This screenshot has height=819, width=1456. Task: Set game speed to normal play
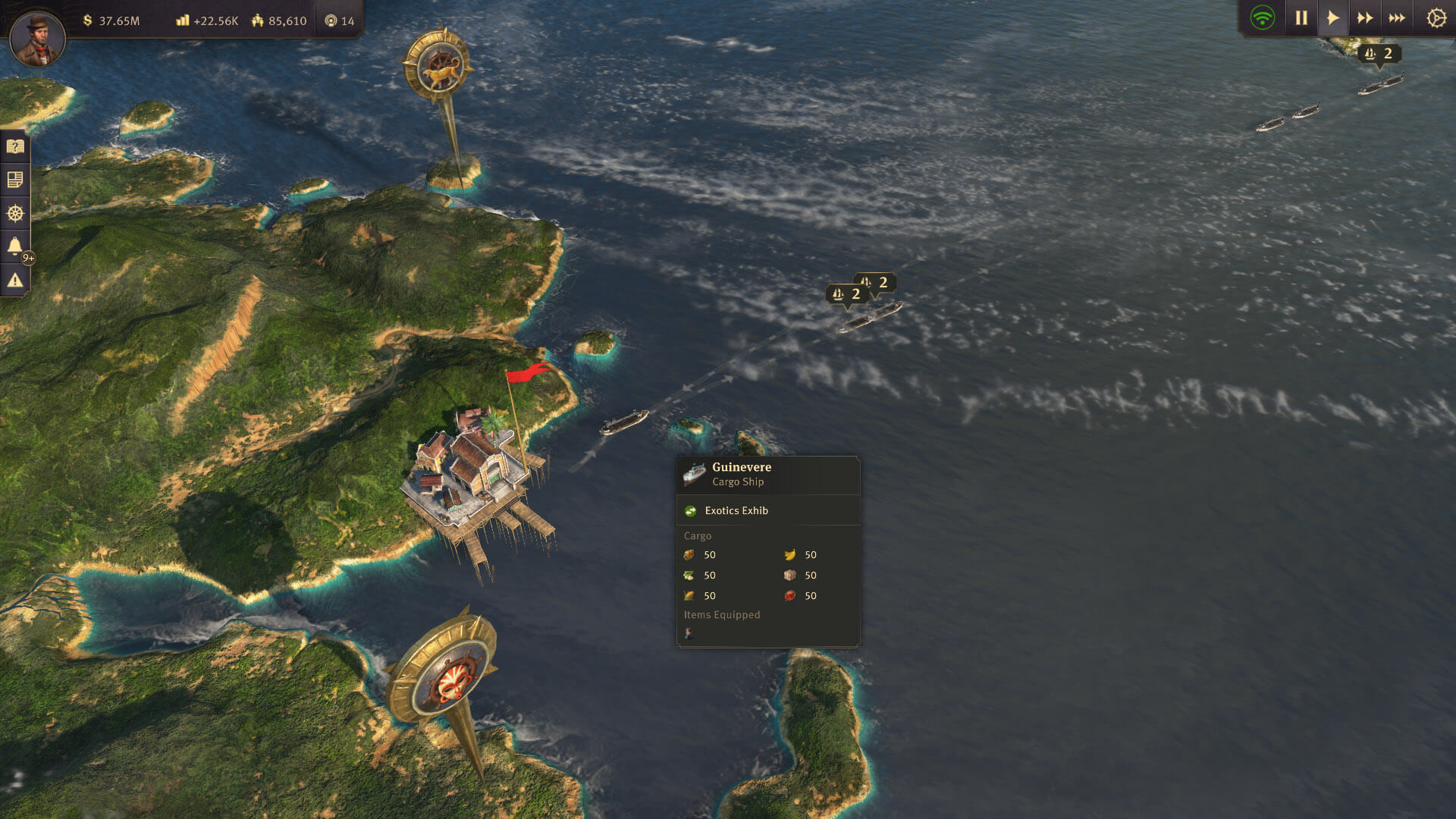(1333, 18)
